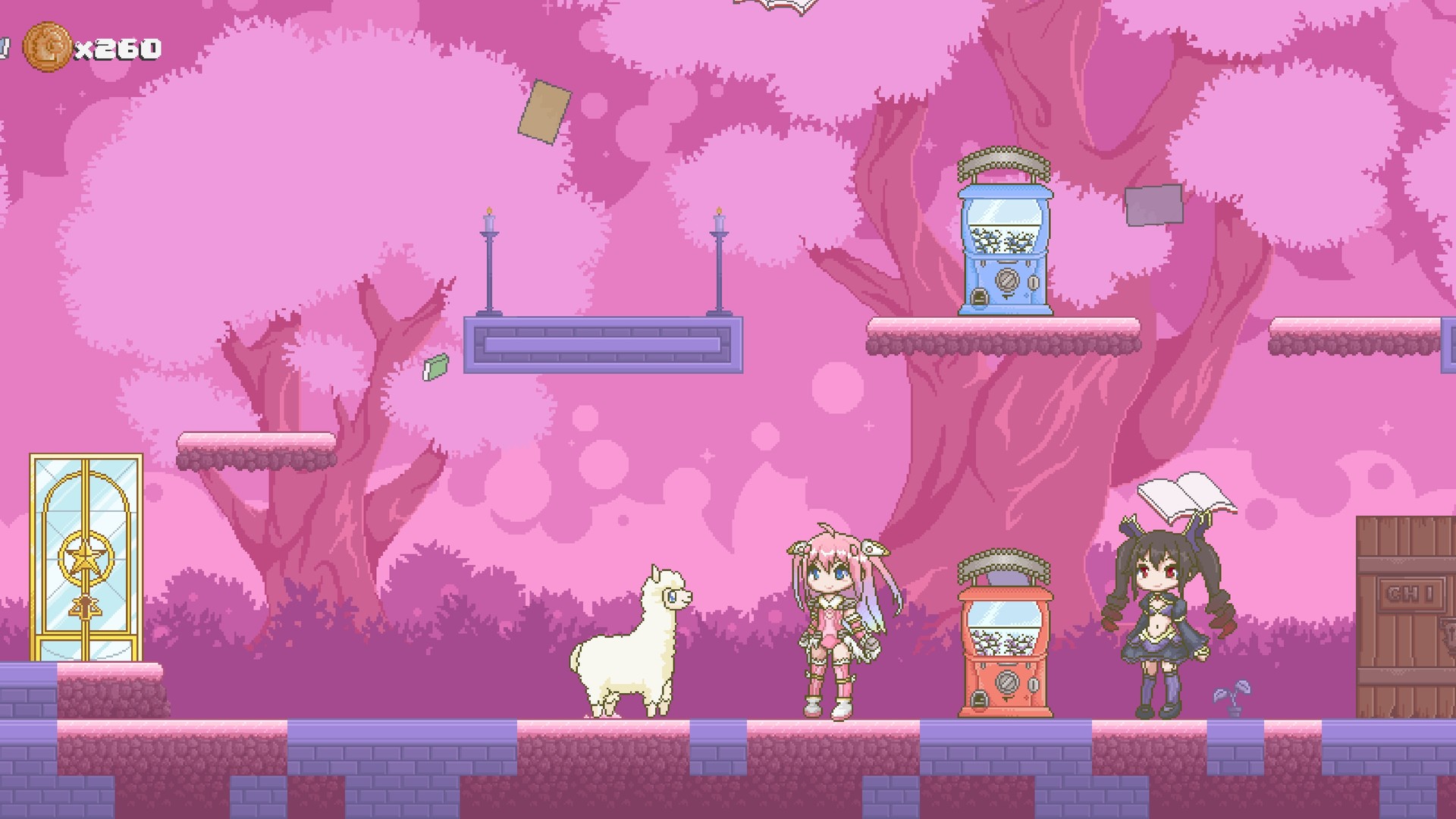Click the blue gacha machine glass dome
Screen dimensions: 1456x819
tap(1006, 224)
